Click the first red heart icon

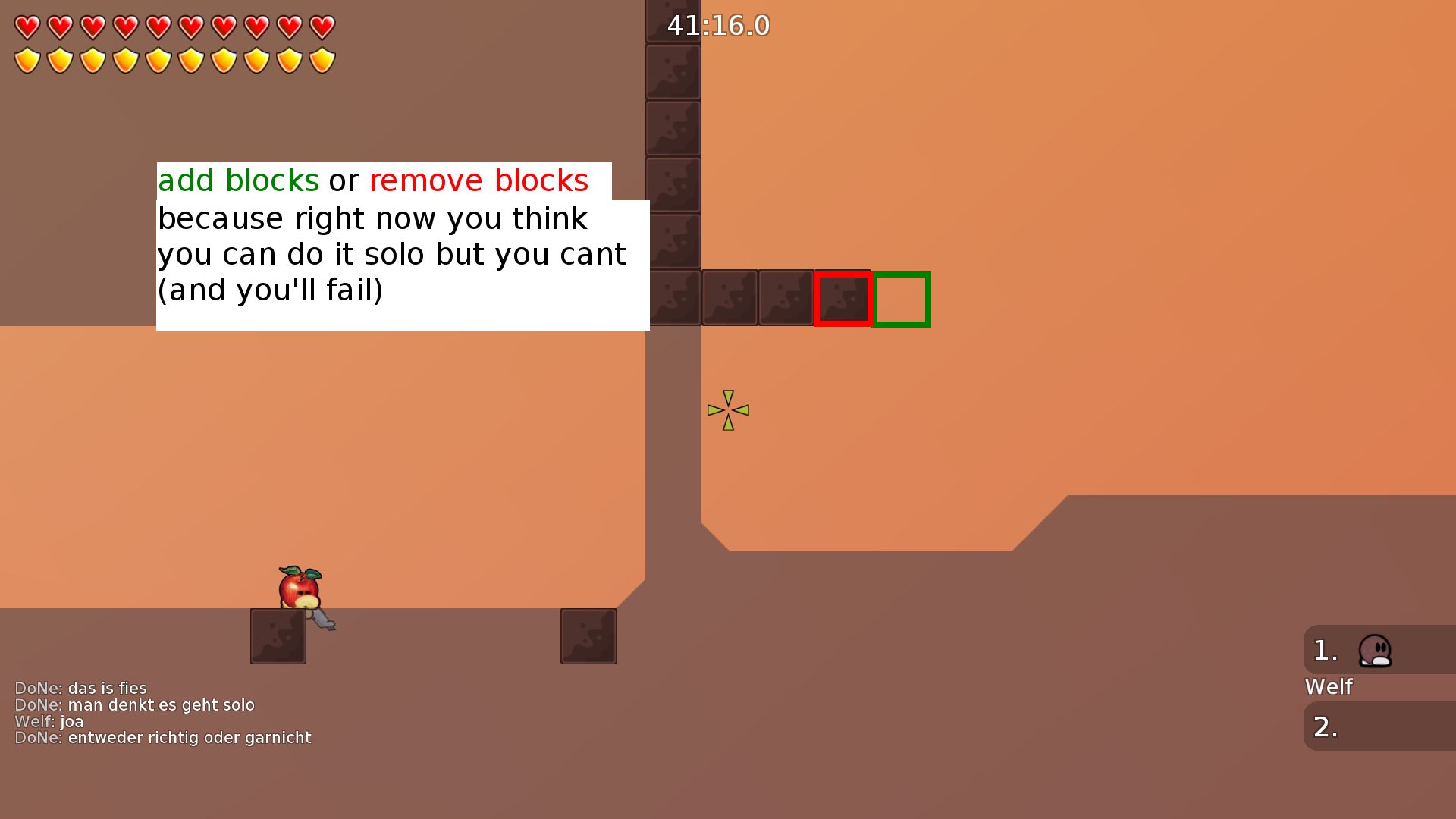point(27,27)
